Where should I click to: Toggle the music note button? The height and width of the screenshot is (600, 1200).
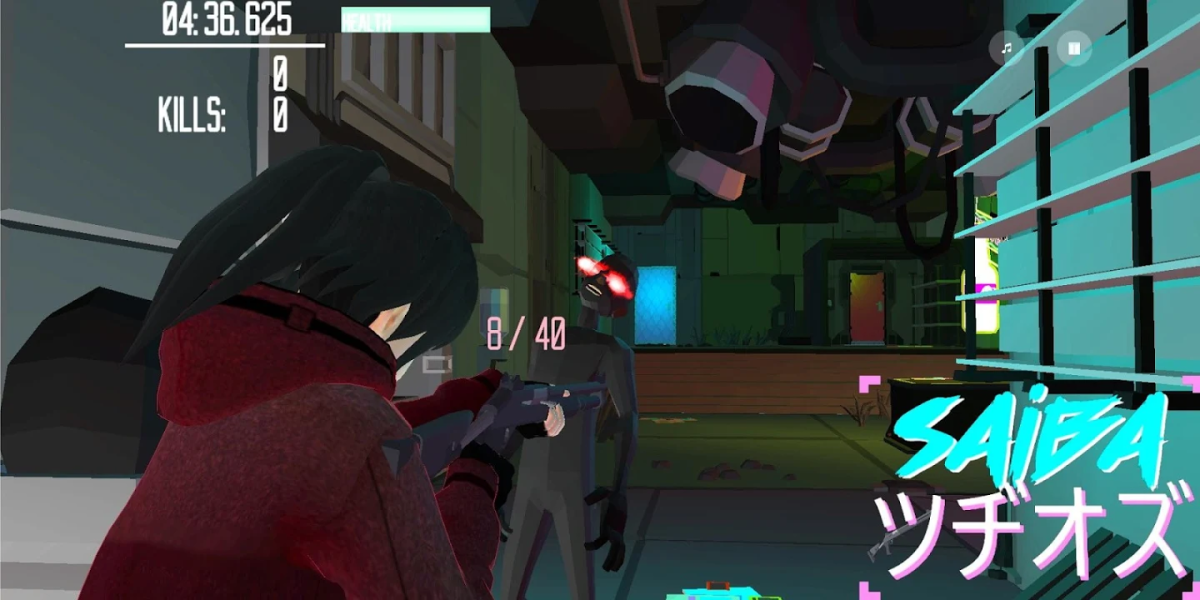[1008, 48]
